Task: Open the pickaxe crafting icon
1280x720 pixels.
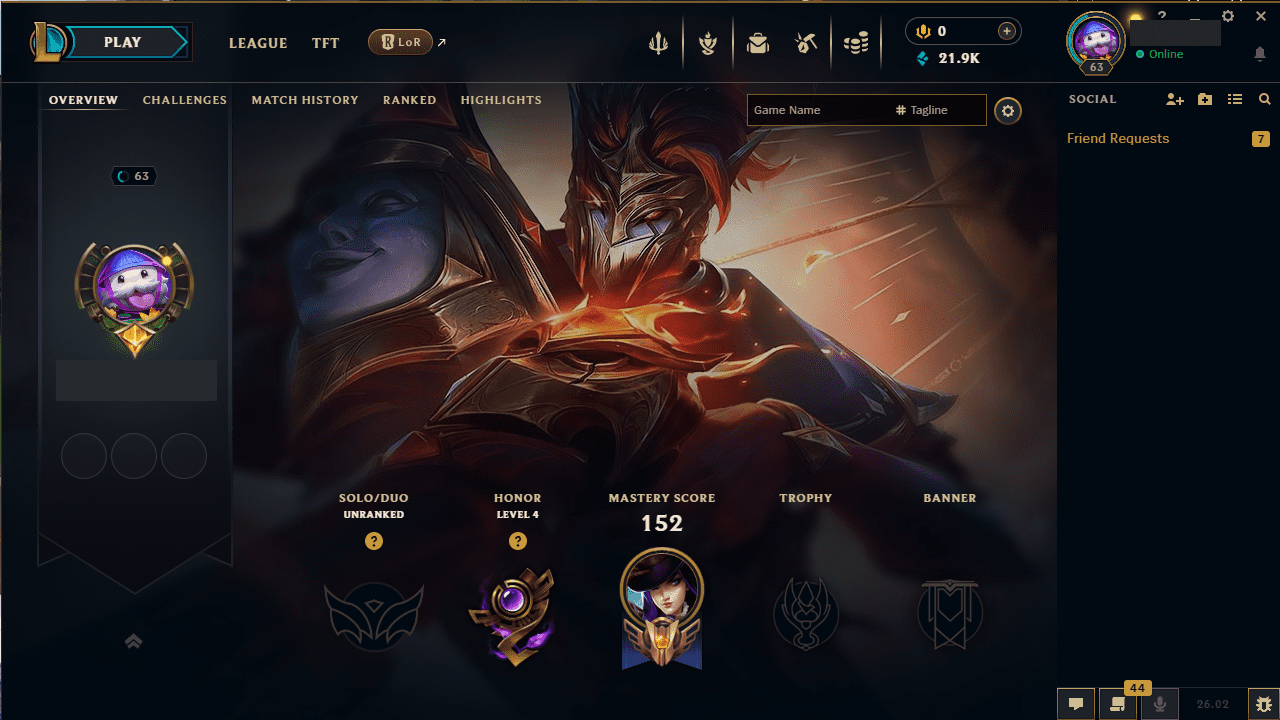Action: pyautogui.click(x=807, y=42)
